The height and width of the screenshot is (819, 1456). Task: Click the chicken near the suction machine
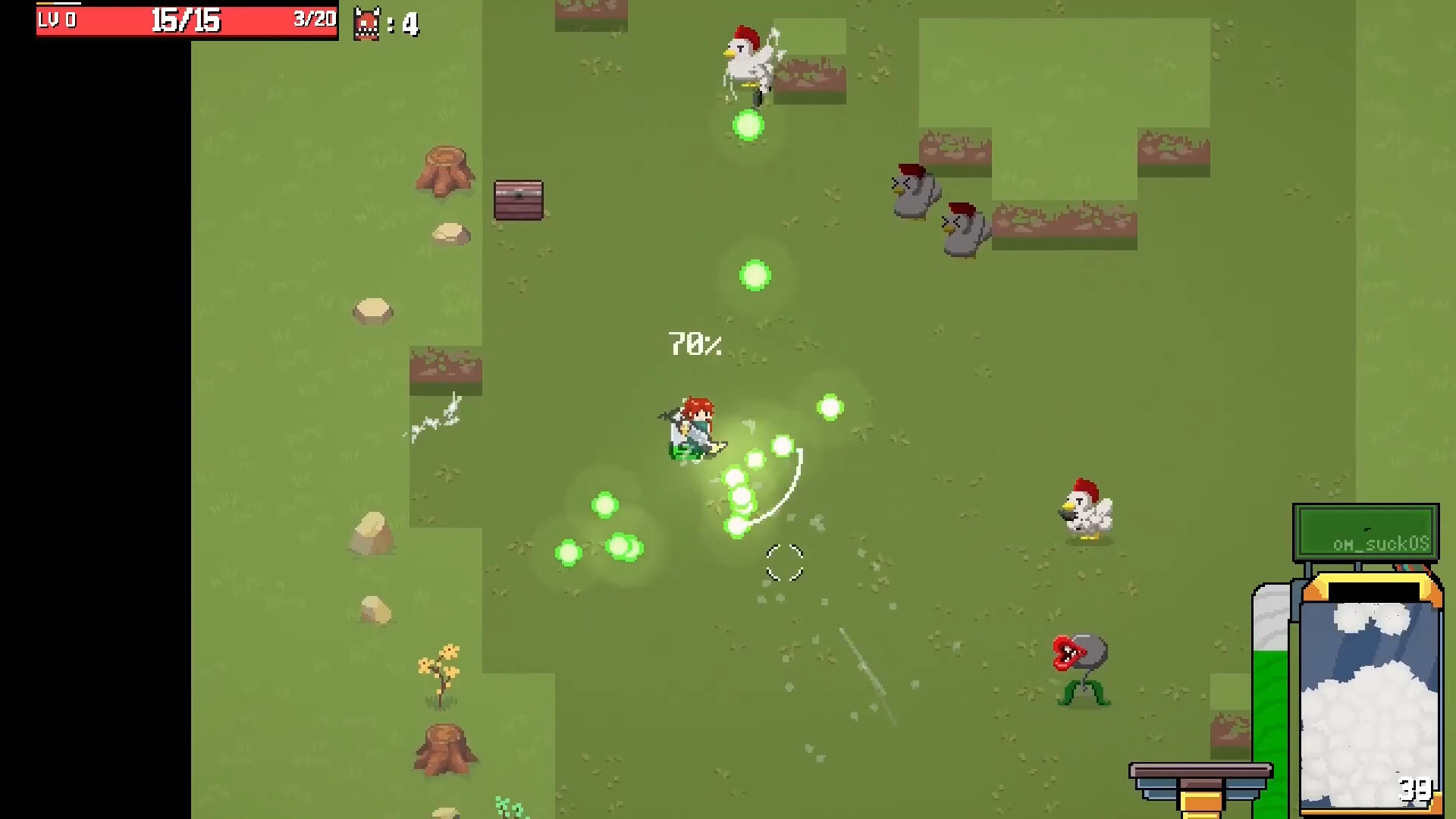pyautogui.click(x=1086, y=510)
